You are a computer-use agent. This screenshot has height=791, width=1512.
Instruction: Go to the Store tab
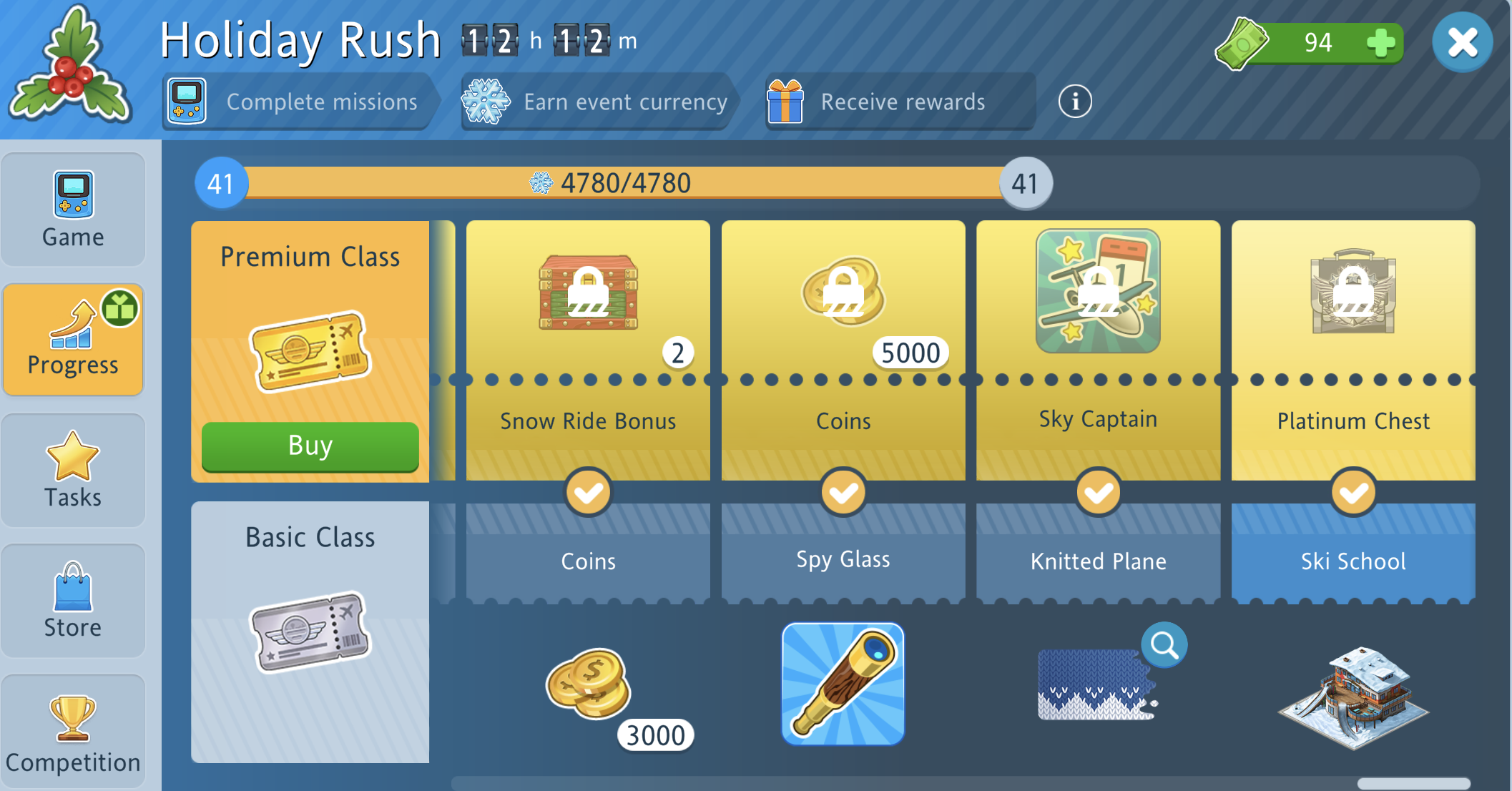pos(73,601)
